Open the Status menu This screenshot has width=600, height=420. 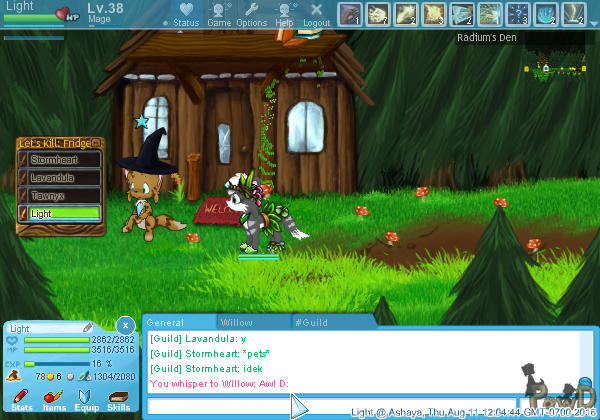186,14
